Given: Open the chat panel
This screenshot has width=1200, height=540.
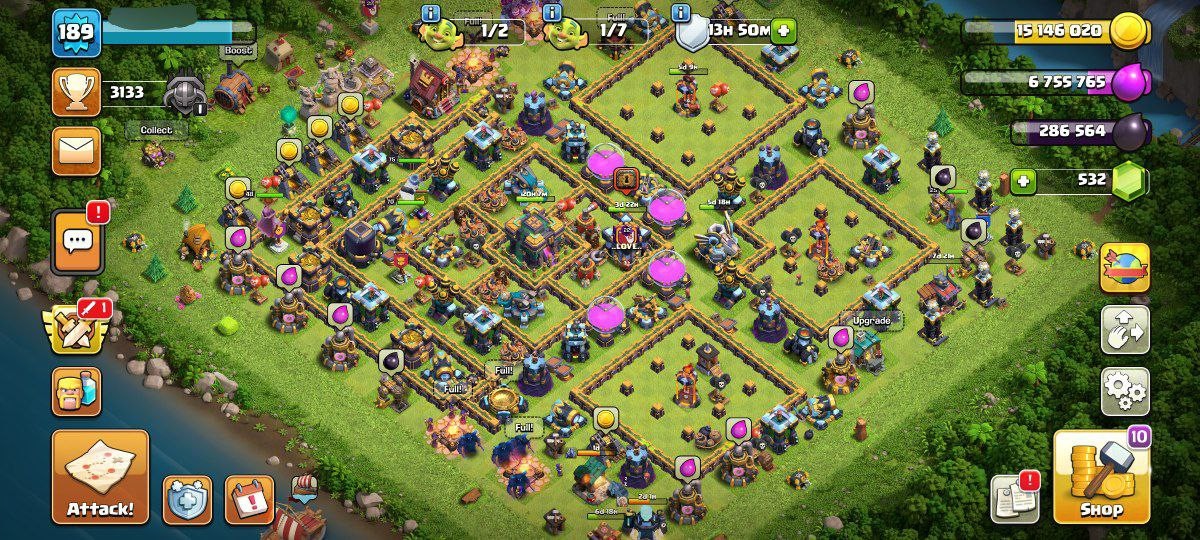Looking at the screenshot, I should point(77,241).
